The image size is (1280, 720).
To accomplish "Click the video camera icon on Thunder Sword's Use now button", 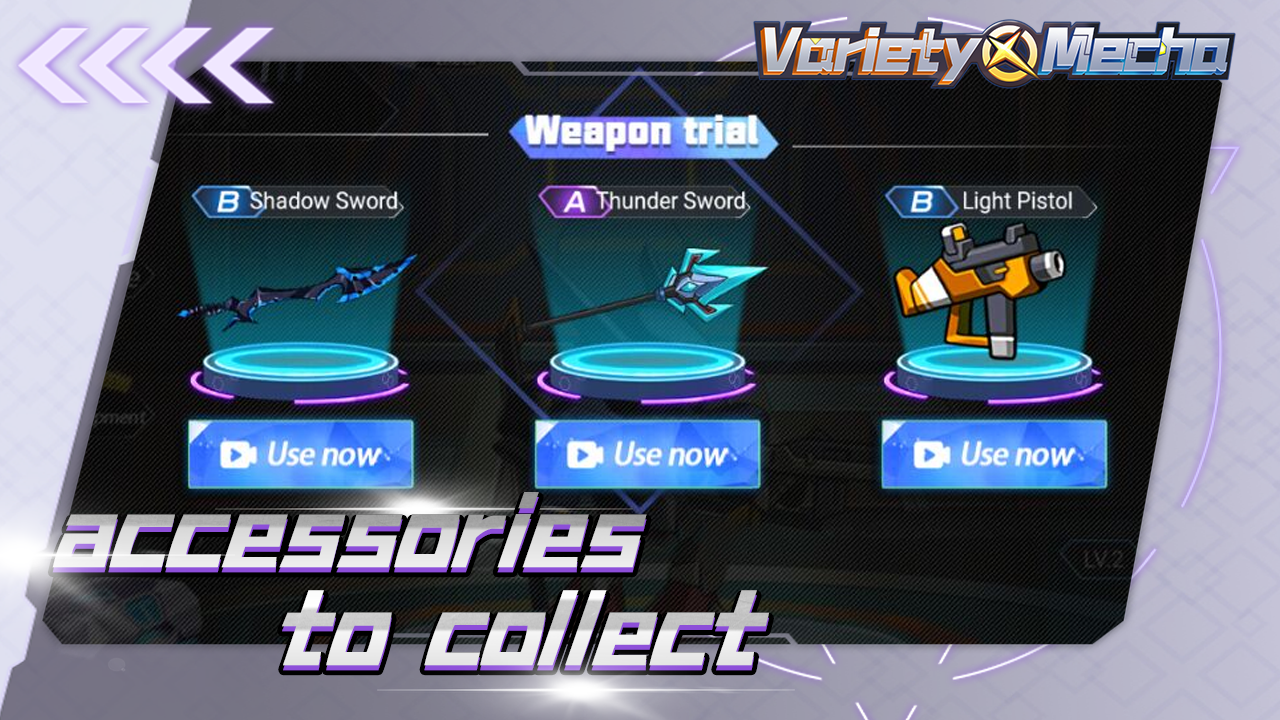I will [583, 455].
